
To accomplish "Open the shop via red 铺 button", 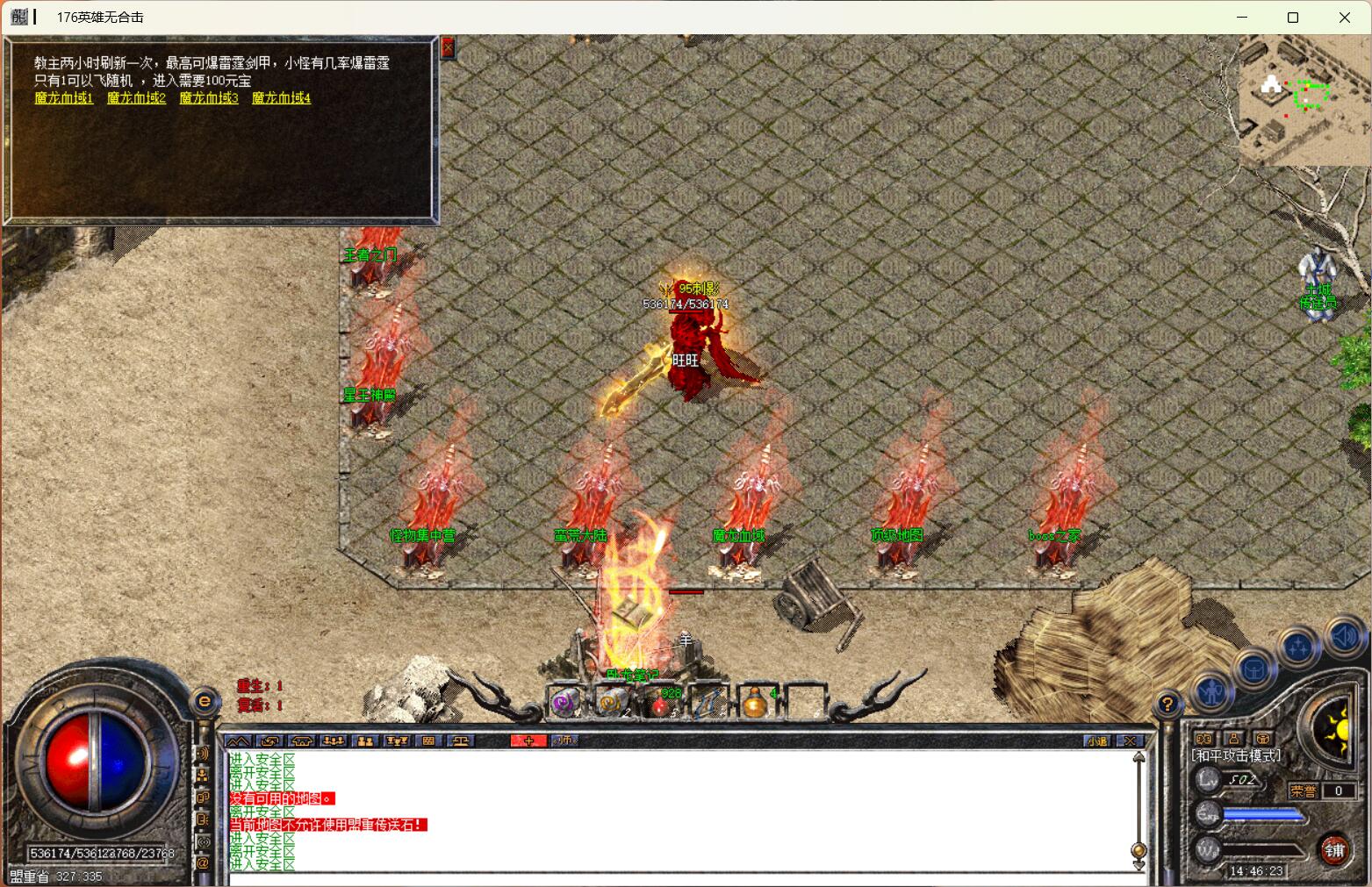I will point(1334,849).
